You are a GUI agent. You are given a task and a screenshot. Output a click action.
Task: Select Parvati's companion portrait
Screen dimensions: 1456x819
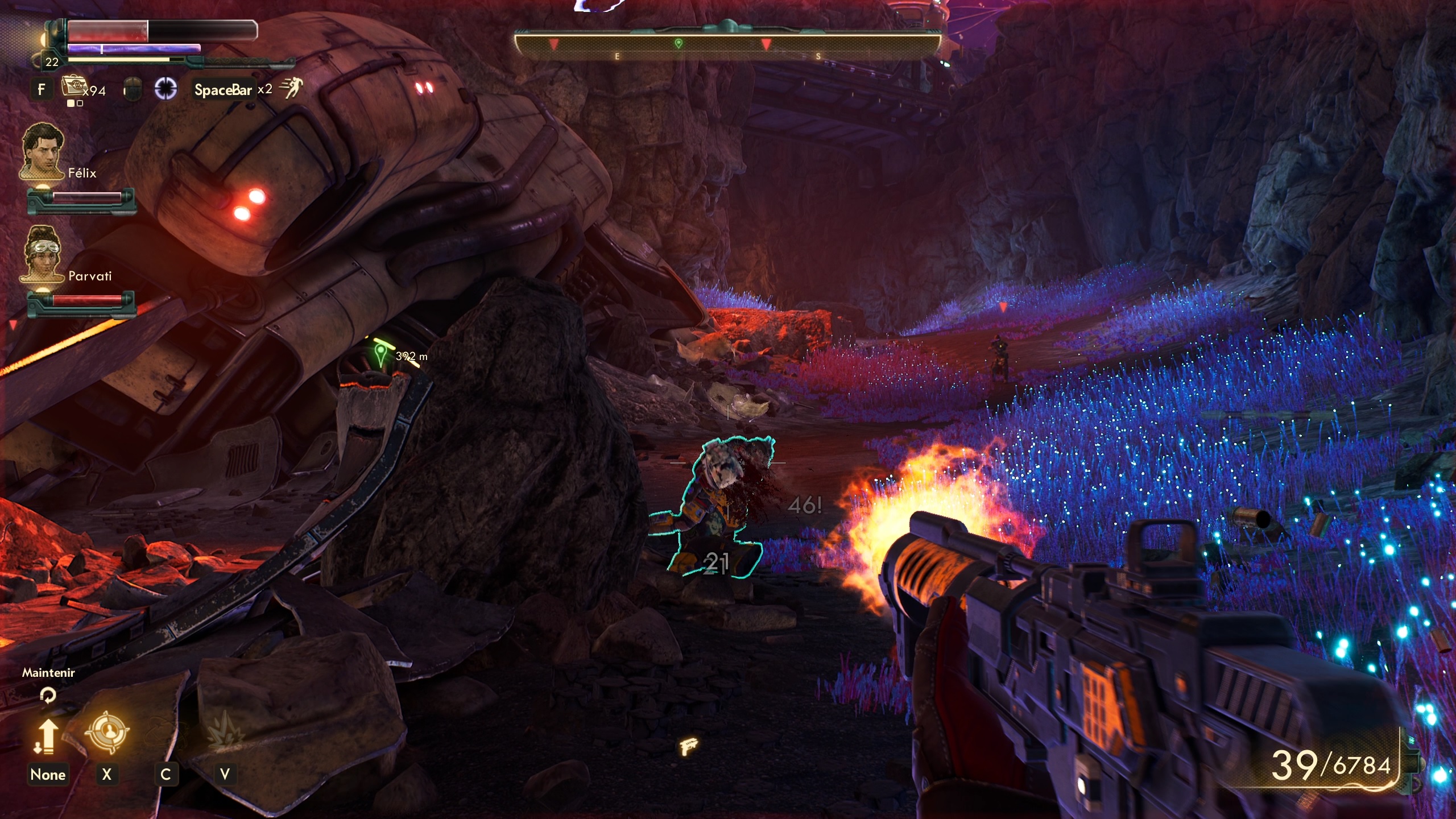point(42,253)
